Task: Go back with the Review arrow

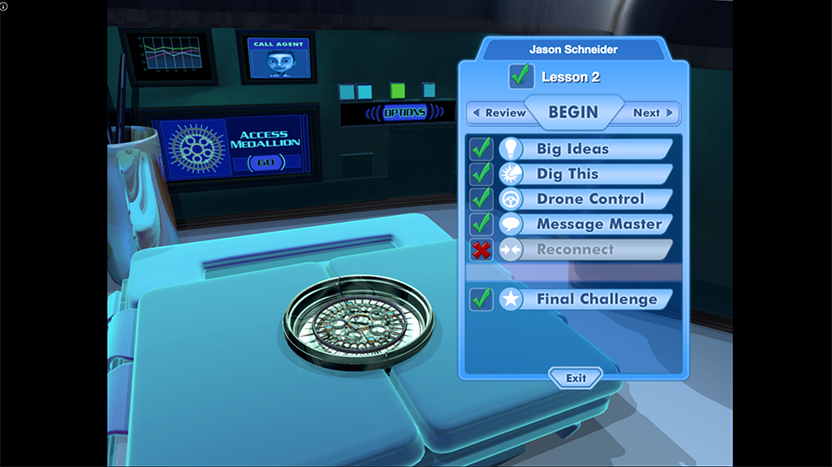Action: point(499,113)
